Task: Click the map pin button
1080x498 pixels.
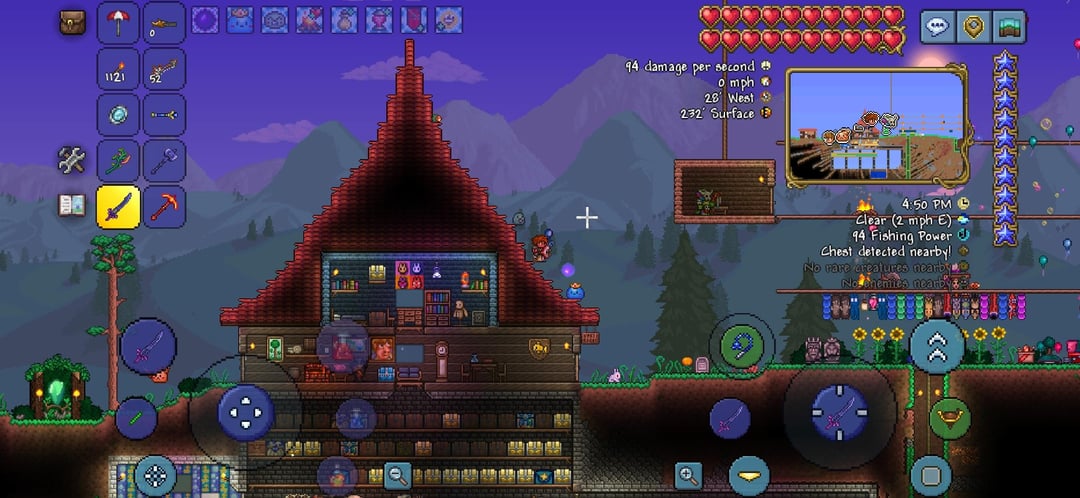Action: (973, 27)
